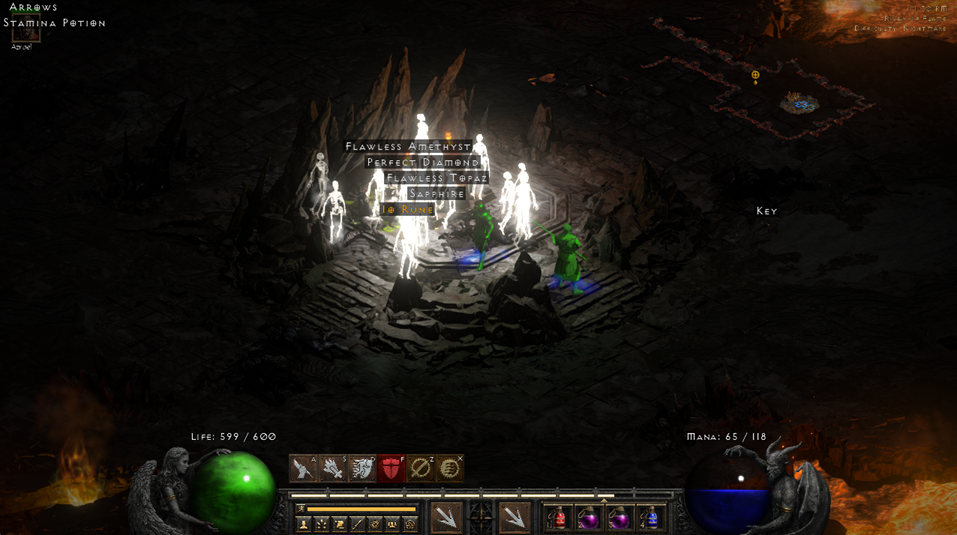Image resolution: width=957 pixels, height=535 pixels.
Task: Open the mercenary Azrael portrait
Action: [24, 34]
